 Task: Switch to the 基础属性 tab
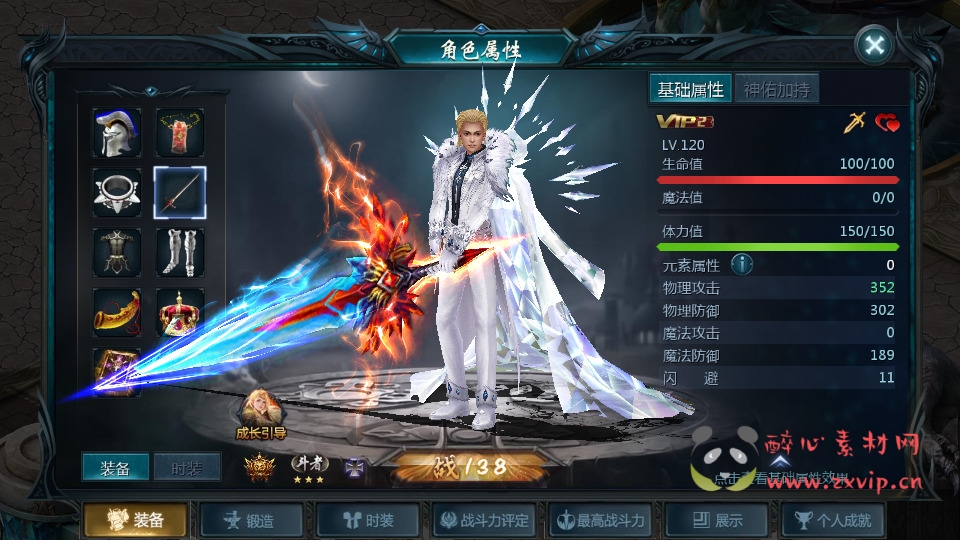(690, 89)
